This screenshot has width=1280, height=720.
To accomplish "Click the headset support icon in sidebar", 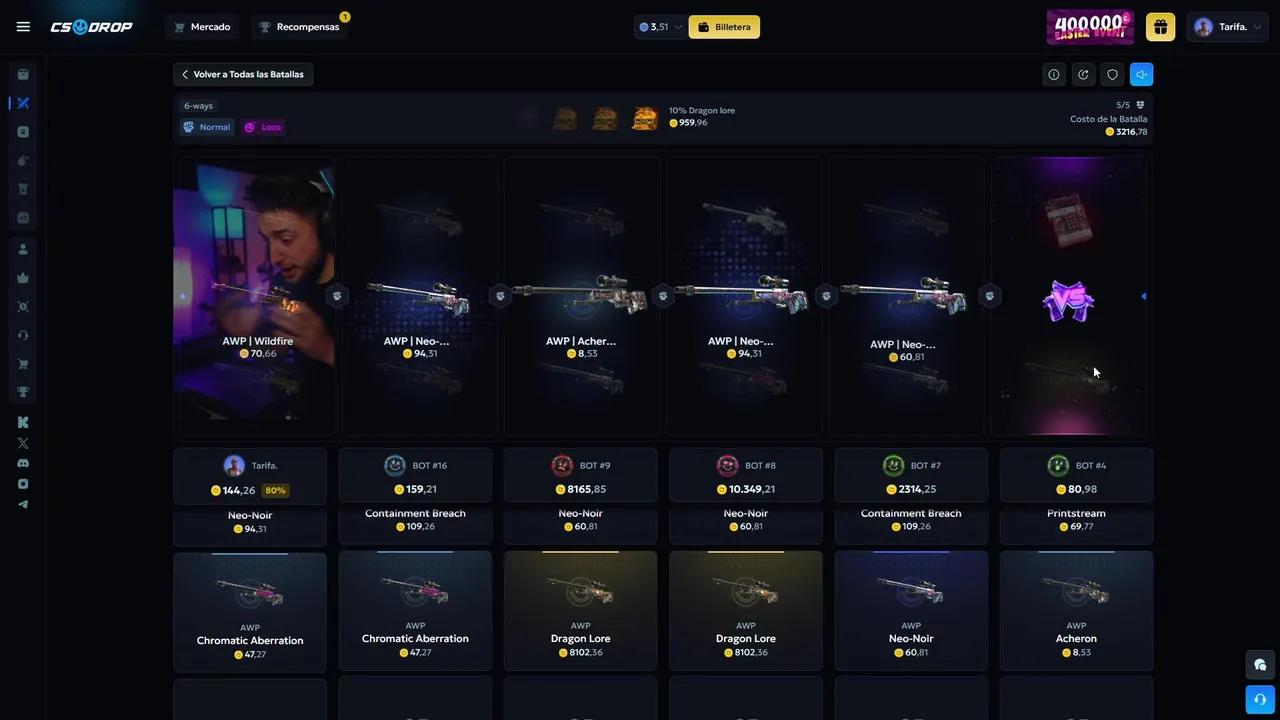I will click(x=23, y=335).
